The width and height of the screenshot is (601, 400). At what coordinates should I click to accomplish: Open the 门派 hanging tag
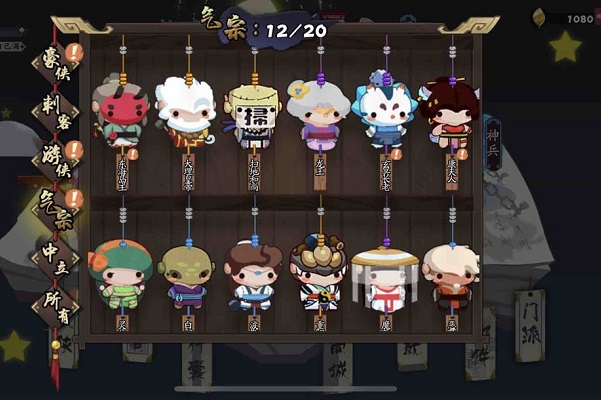pos(528,315)
